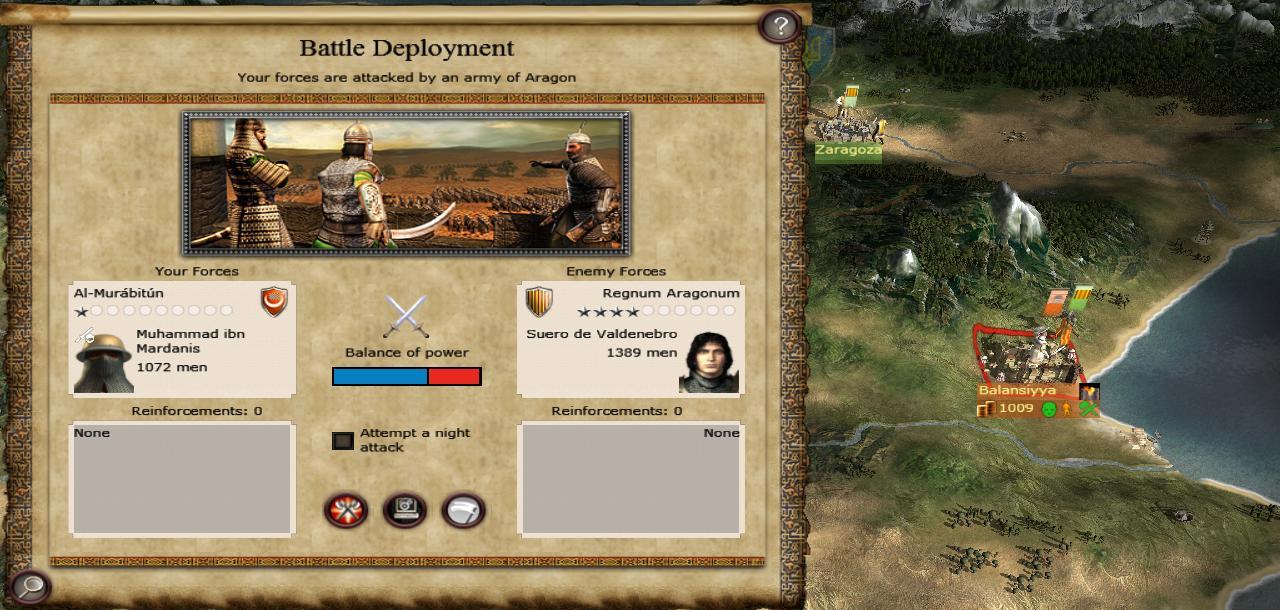Toggle the 'Attempt a night attack' checkbox
The width and height of the screenshot is (1280, 610).
pos(343,441)
